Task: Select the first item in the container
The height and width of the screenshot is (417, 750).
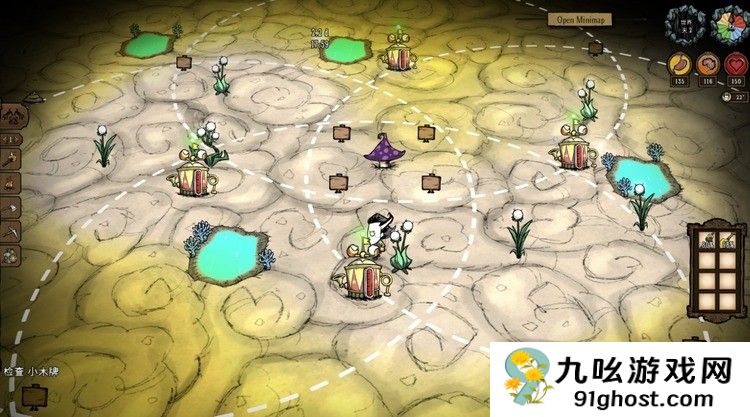Action: 708,242
